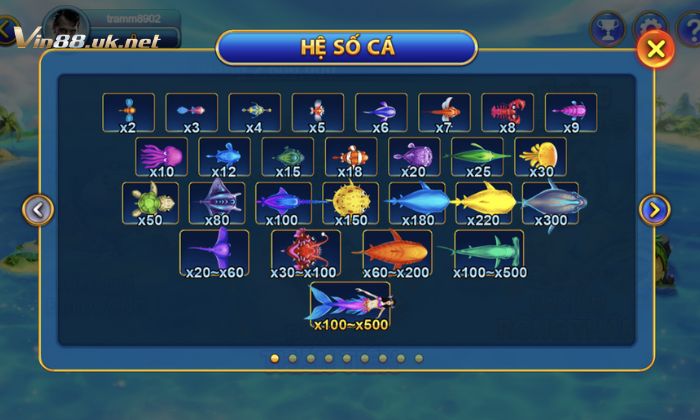Jump to the last page dot
Screen dimensions: 700x420
click(419, 358)
